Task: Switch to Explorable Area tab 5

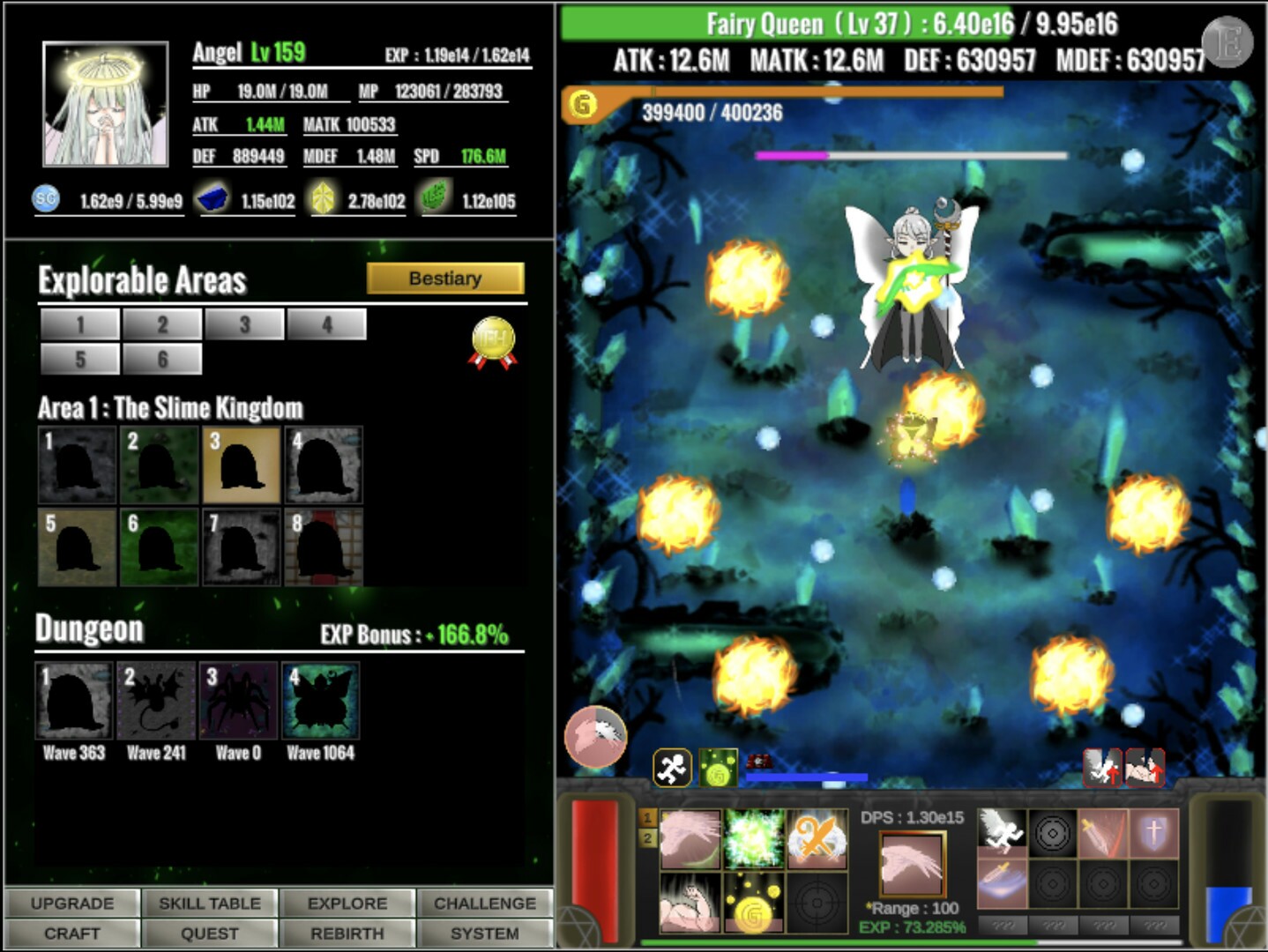Action: 79,359
